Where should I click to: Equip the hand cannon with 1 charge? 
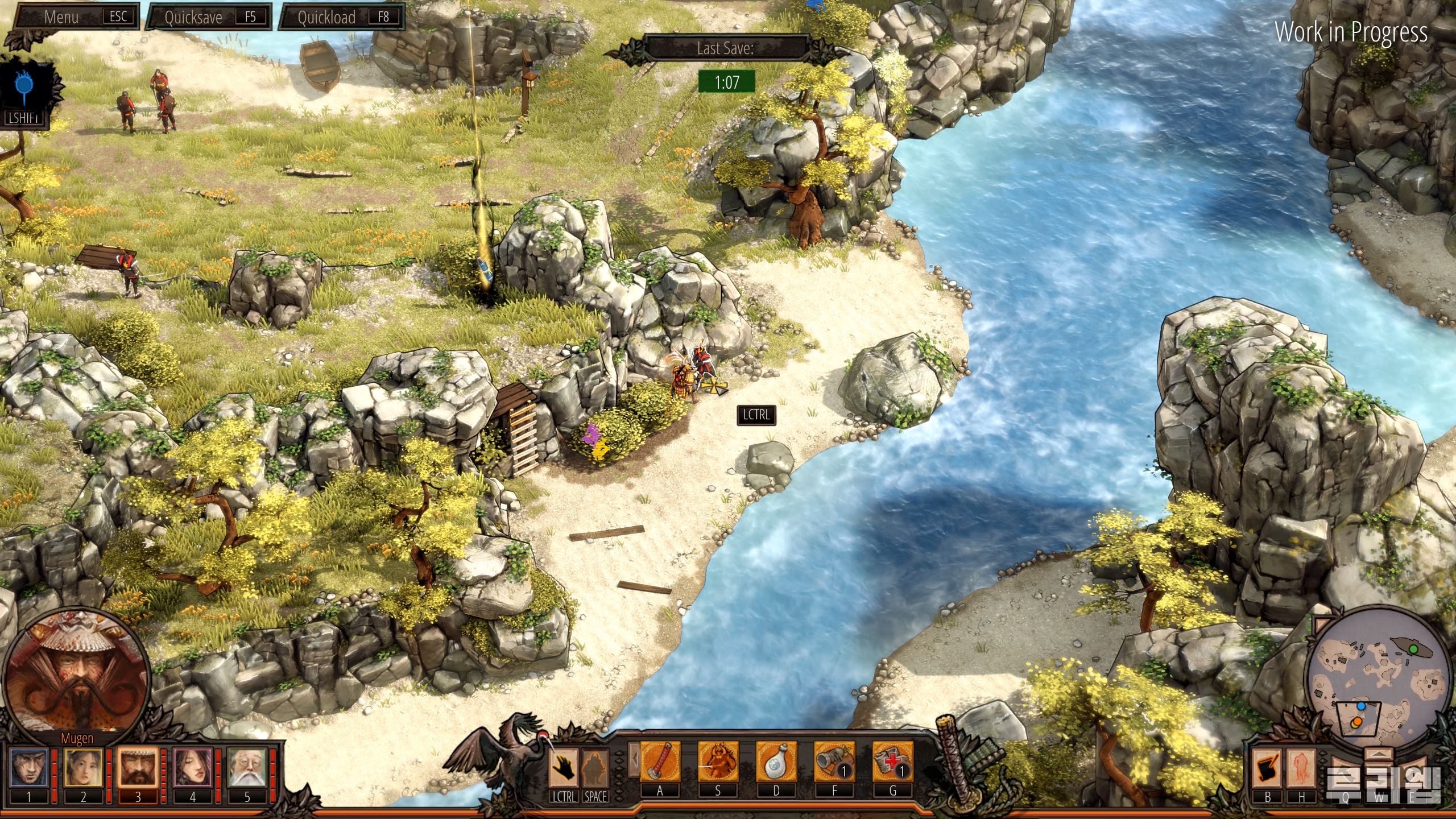pos(834,762)
